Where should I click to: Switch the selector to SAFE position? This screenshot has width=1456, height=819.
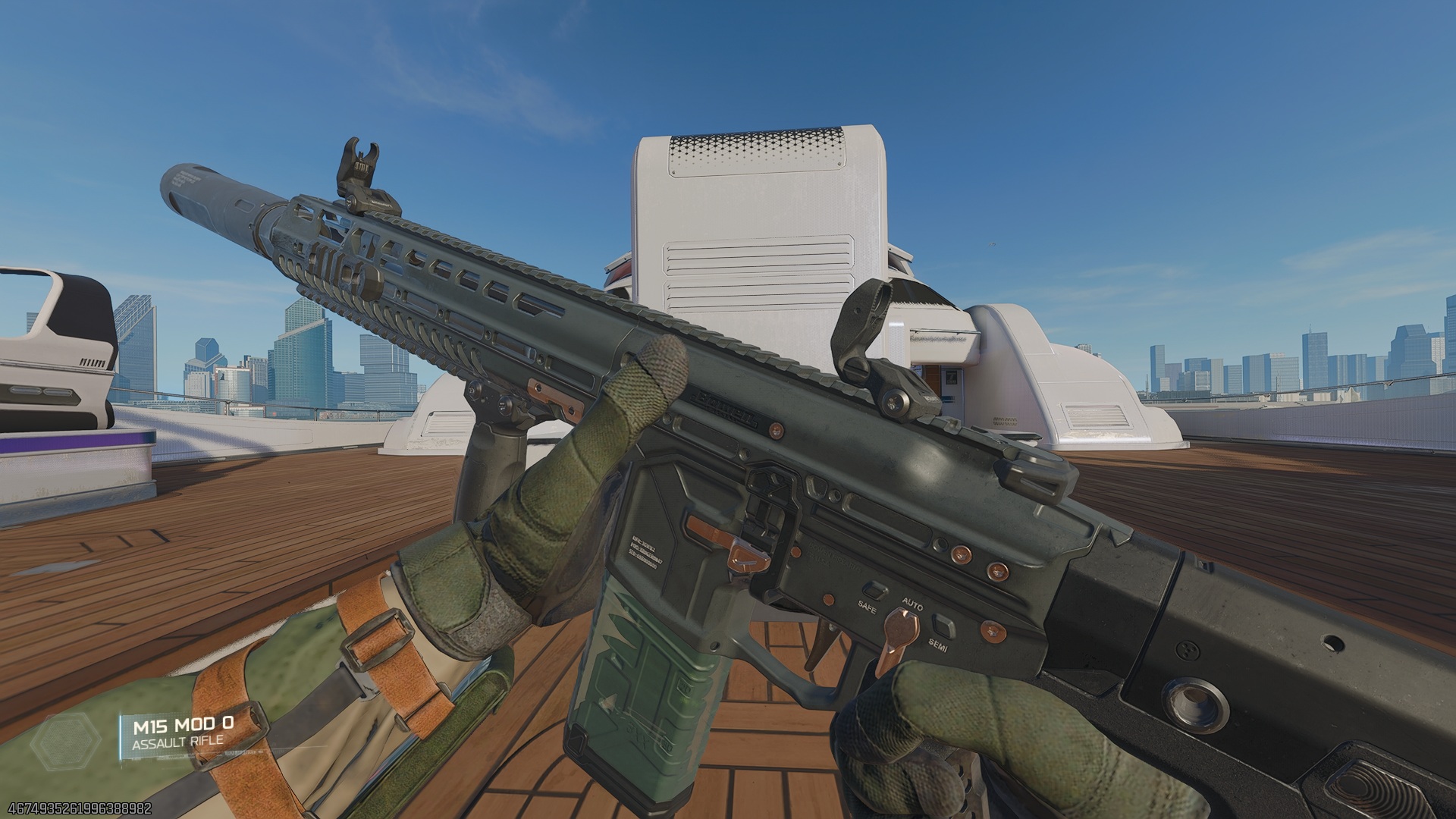[868, 607]
